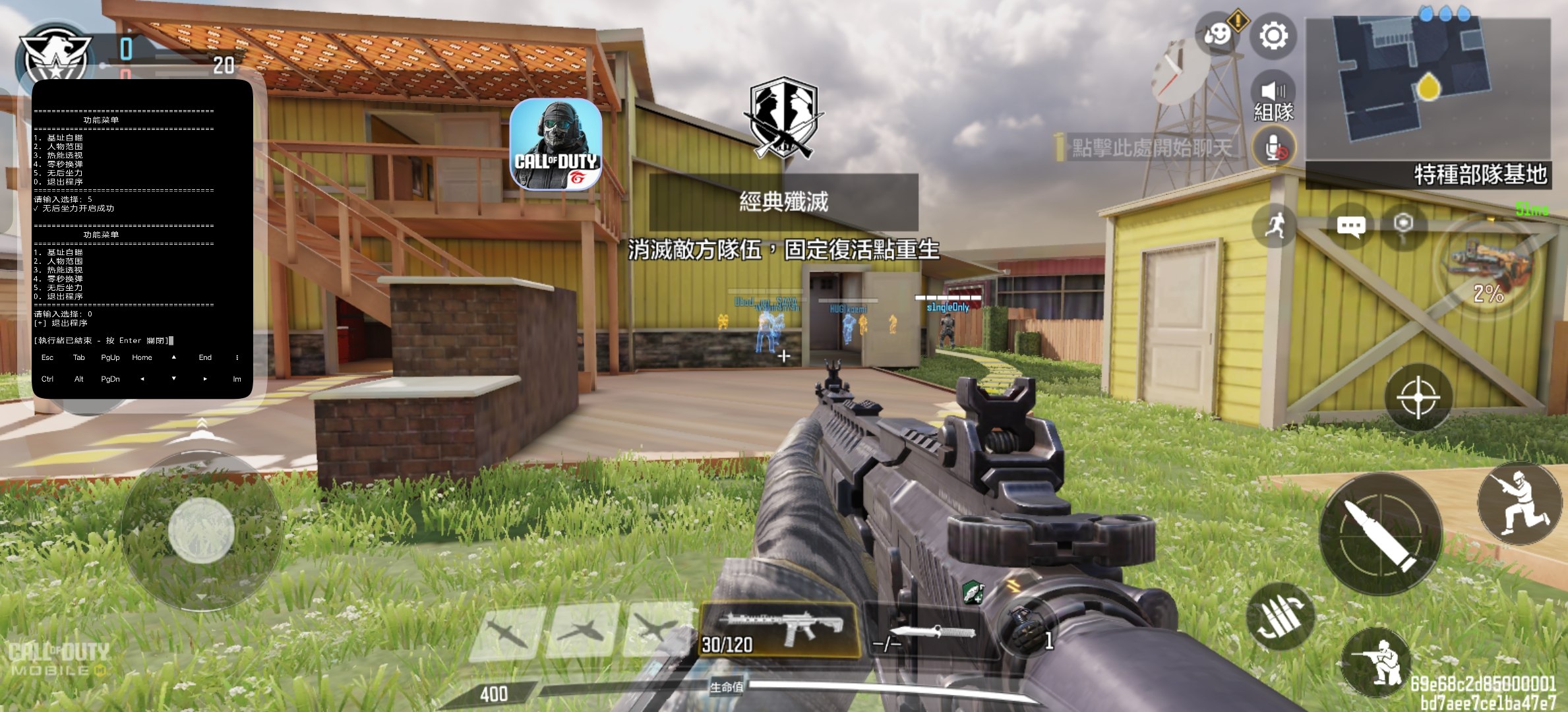1568x712 pixels.
Task: Select the primary rifle weapon slot
Action: [780, 630]
